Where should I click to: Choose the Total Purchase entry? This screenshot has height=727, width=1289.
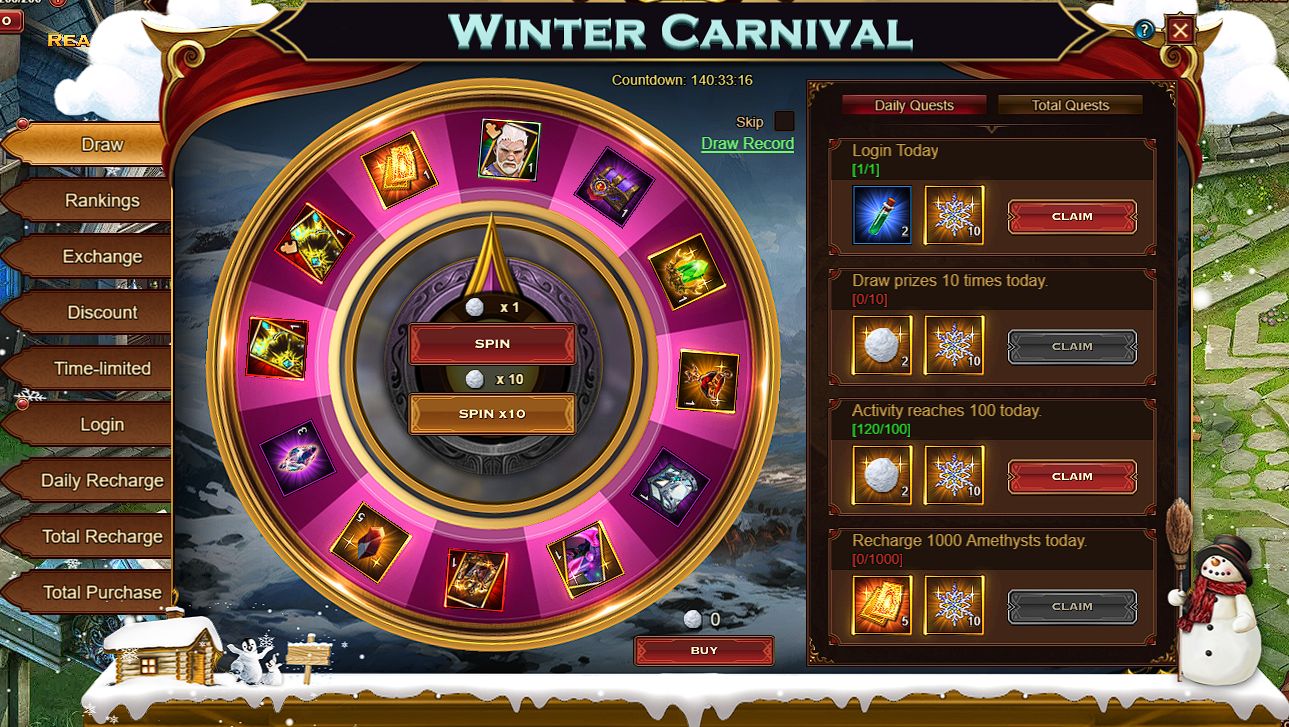point(102,592)
